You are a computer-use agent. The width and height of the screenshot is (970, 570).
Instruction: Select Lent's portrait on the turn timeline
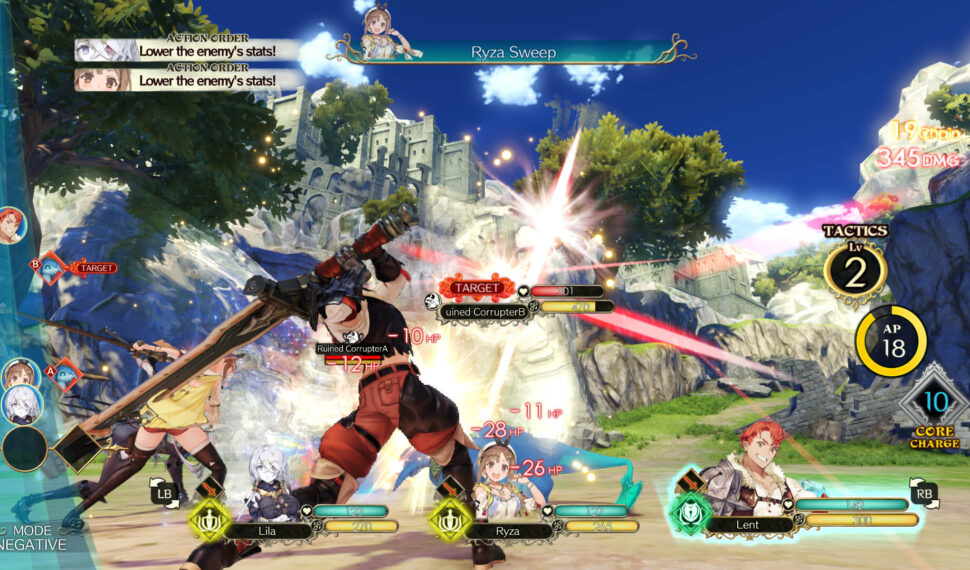click(x=10, y=225)
